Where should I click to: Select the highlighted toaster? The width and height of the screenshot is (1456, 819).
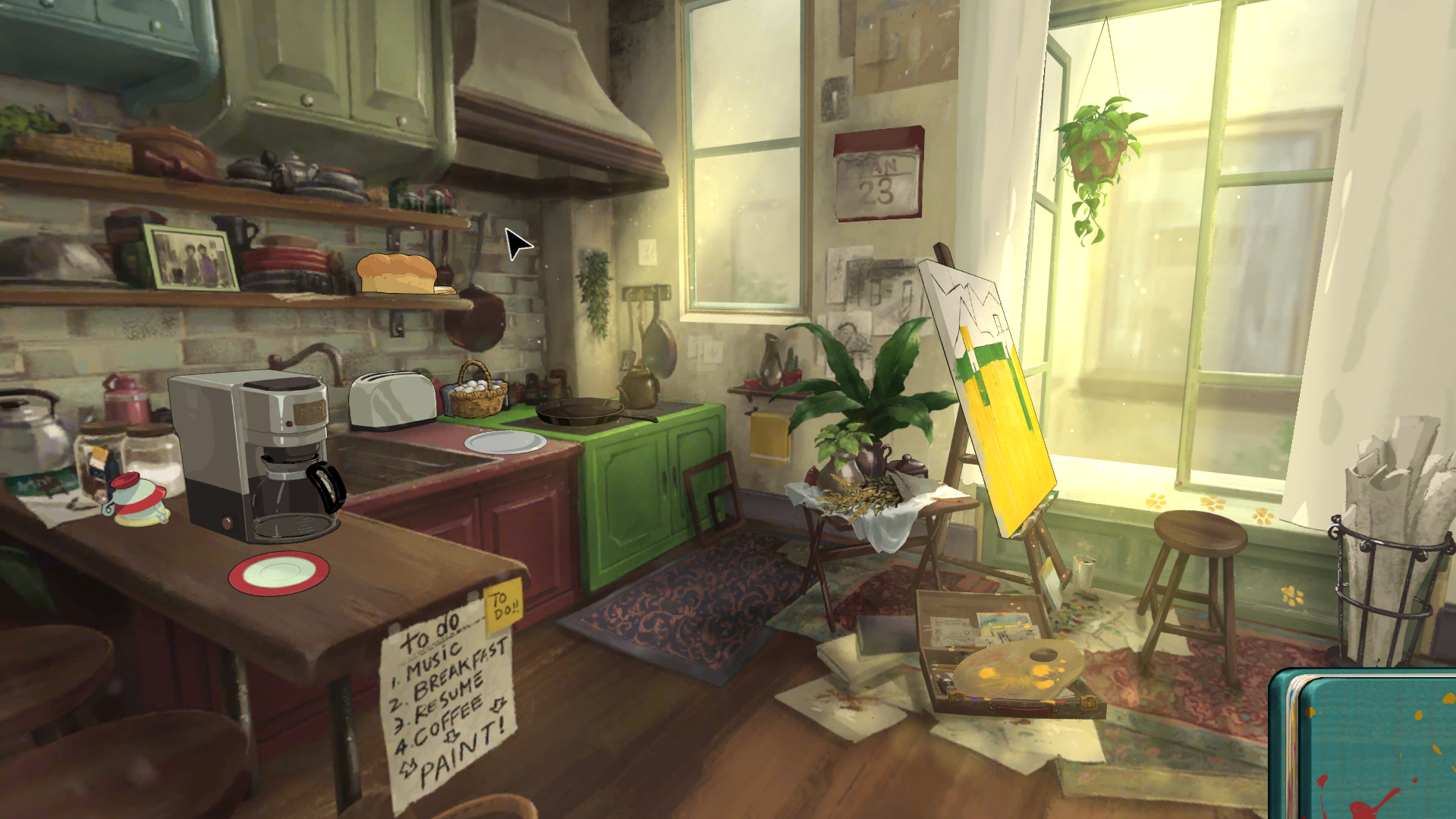pyautogui.click(x=392, y=400)
